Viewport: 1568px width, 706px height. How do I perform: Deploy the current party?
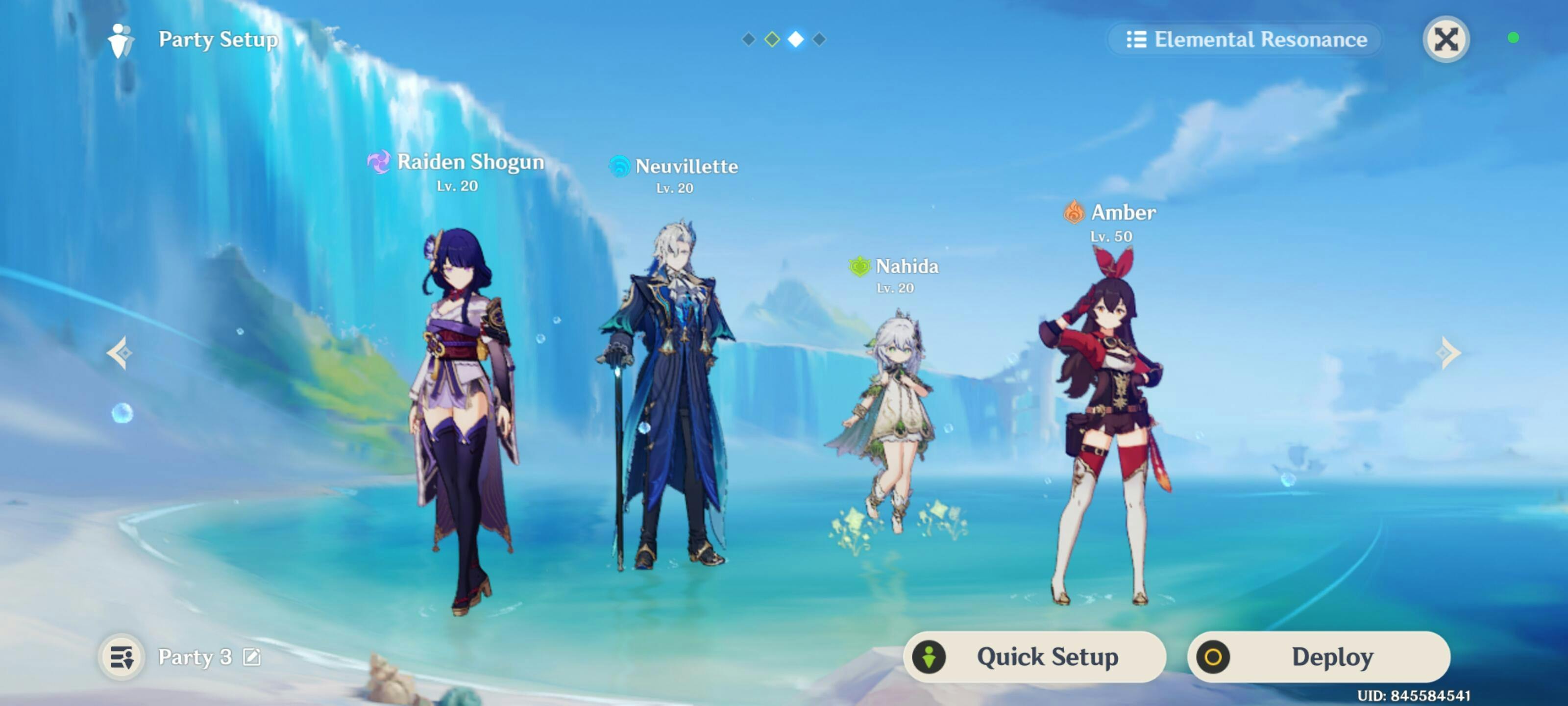pyautogui.click(x=1319, y=656)
